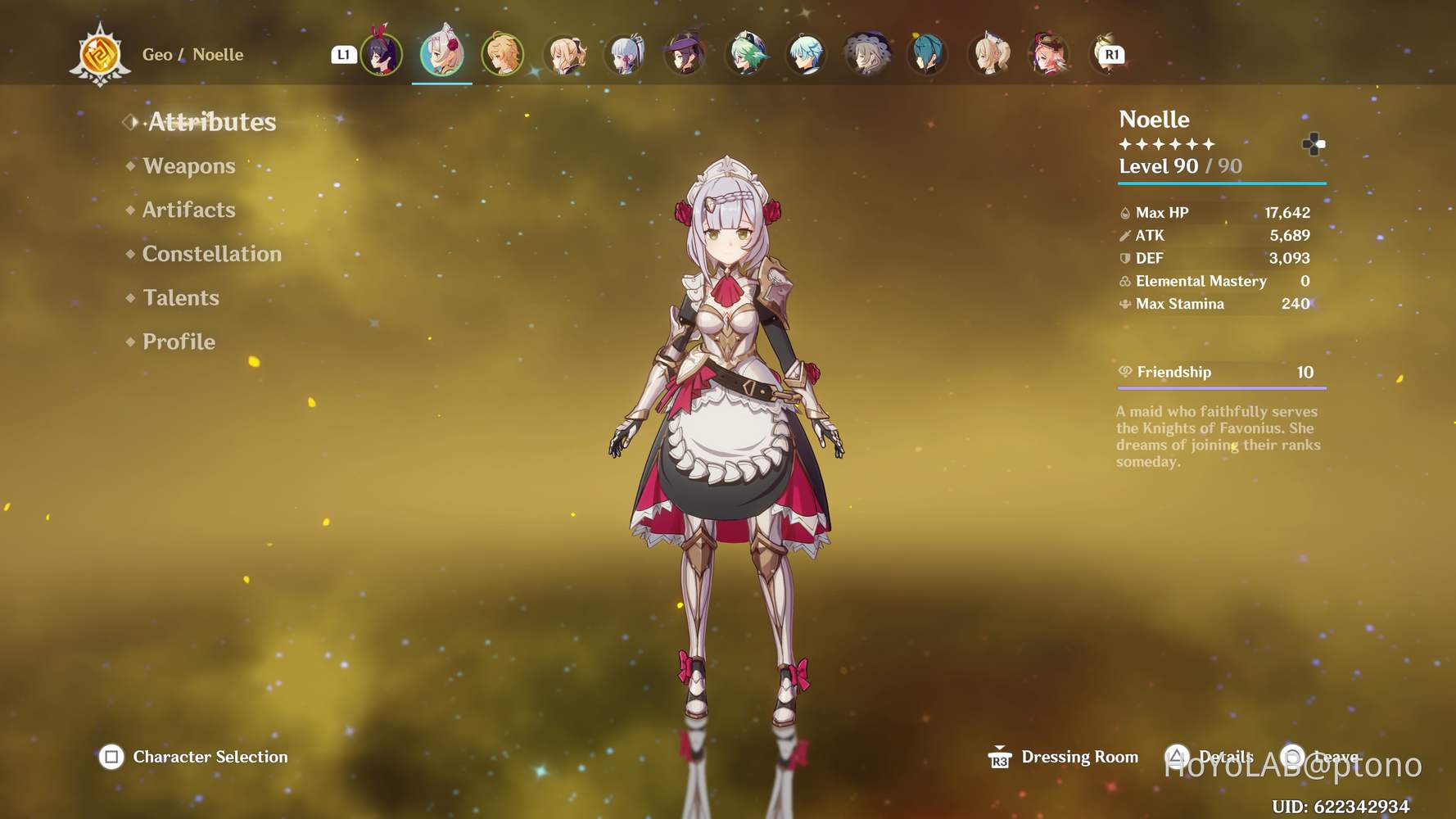View the Profile section
The width and height of the screenshot is (1456, 819).
177,342
